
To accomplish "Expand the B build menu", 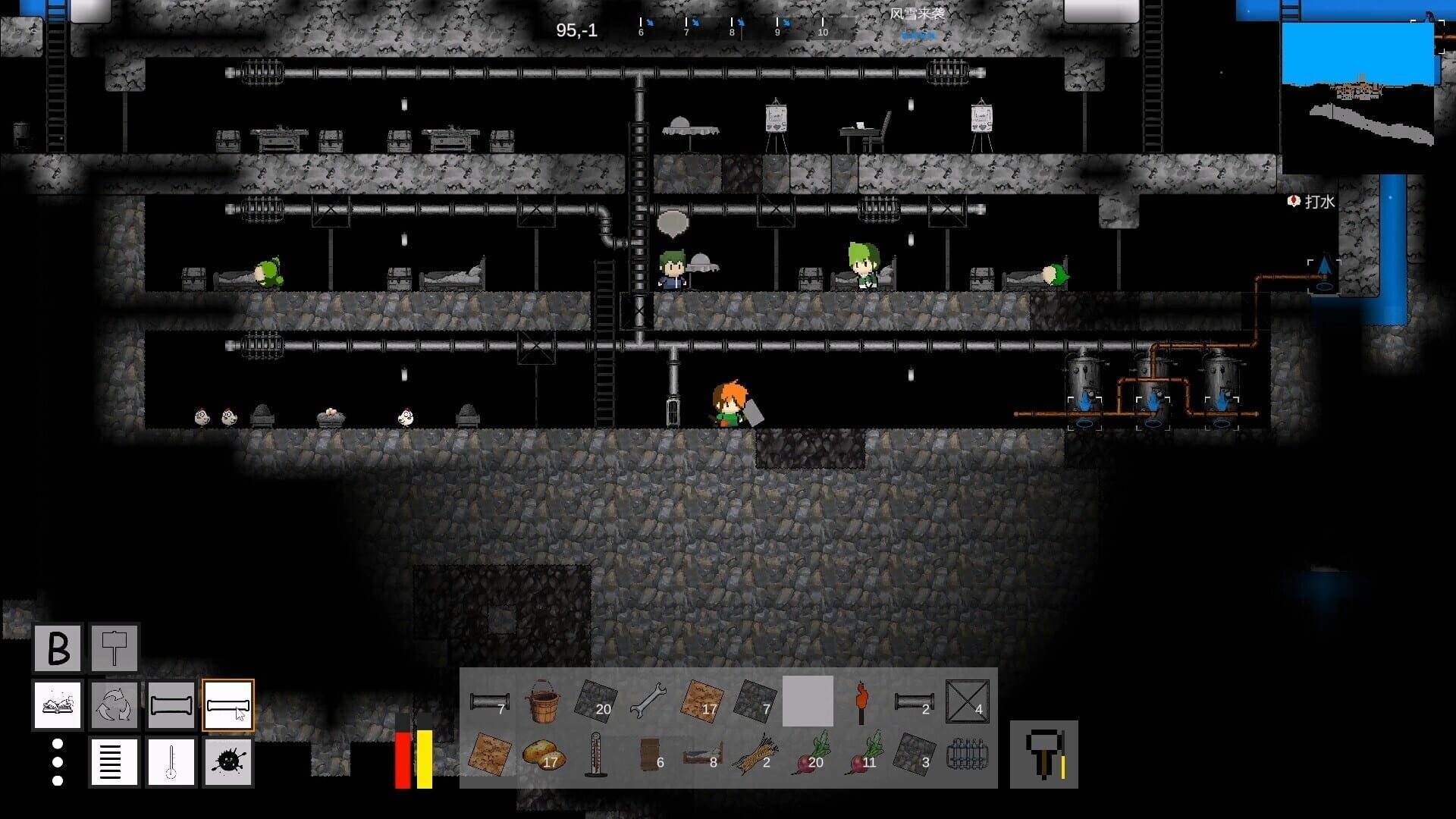I will point(57,647).
